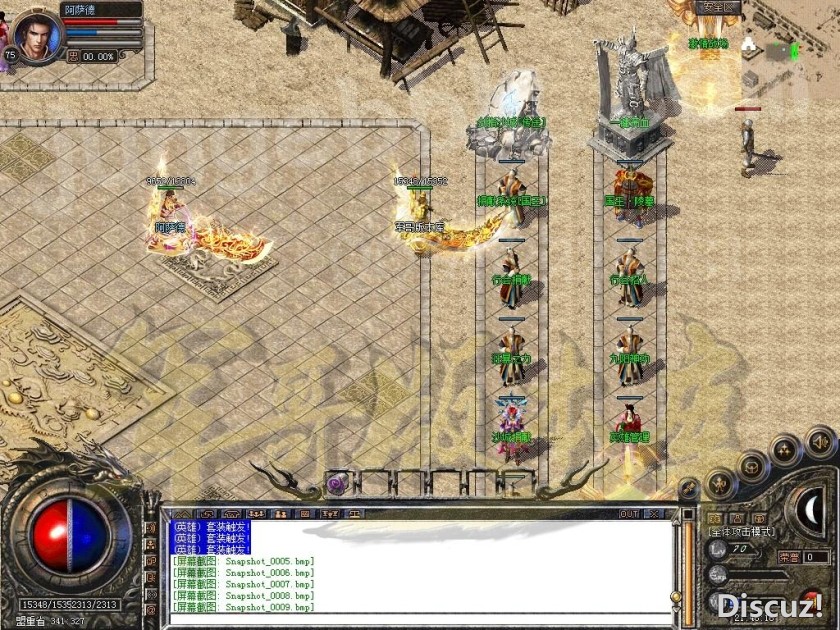Click the OUT button on chat bar

coord(628,514)
